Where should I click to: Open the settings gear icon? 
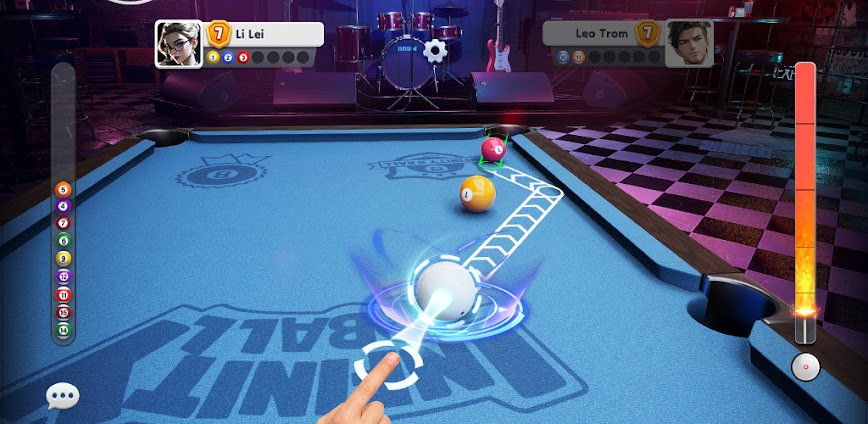pyautogui.click(x=434, y=49)
